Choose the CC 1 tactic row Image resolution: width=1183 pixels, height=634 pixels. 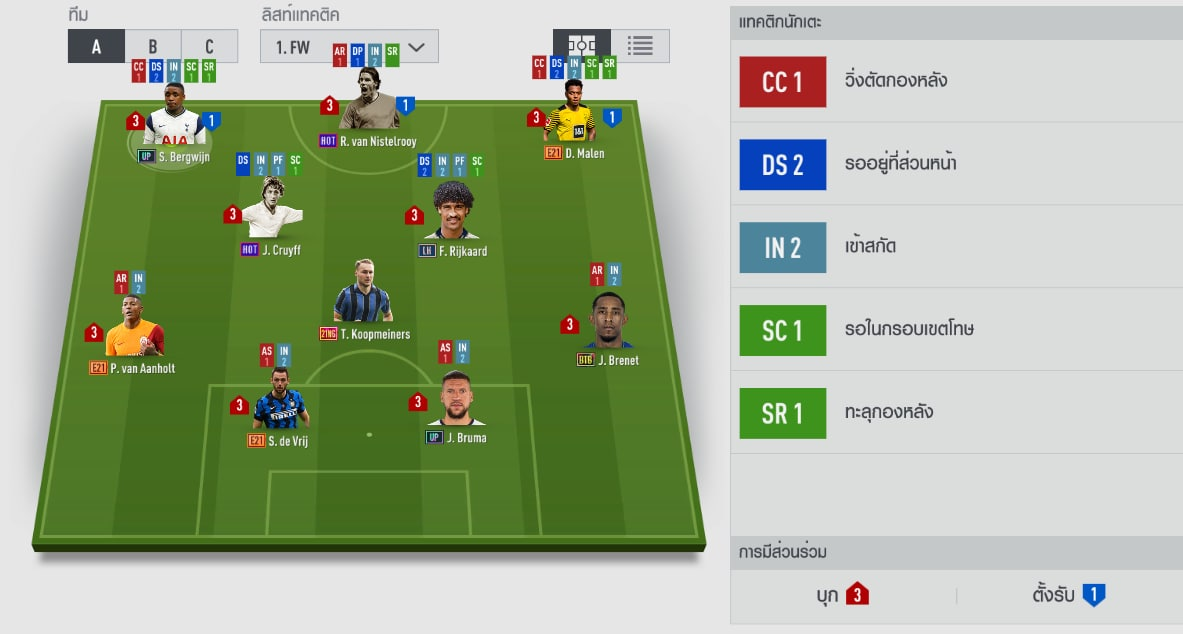click(956, 82)
